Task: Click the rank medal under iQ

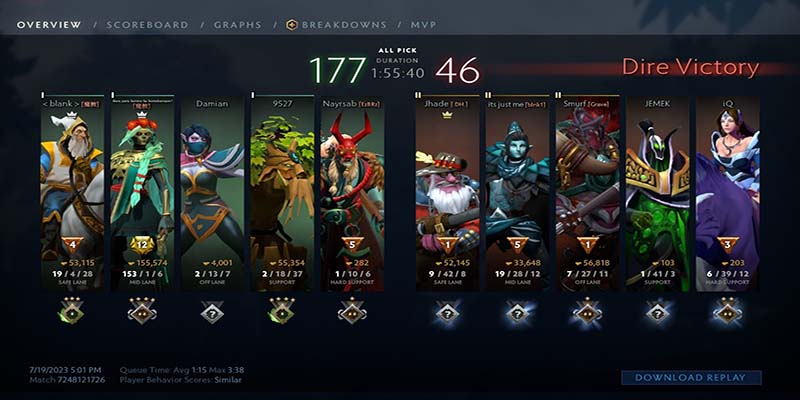Action: tap(727, 313)
